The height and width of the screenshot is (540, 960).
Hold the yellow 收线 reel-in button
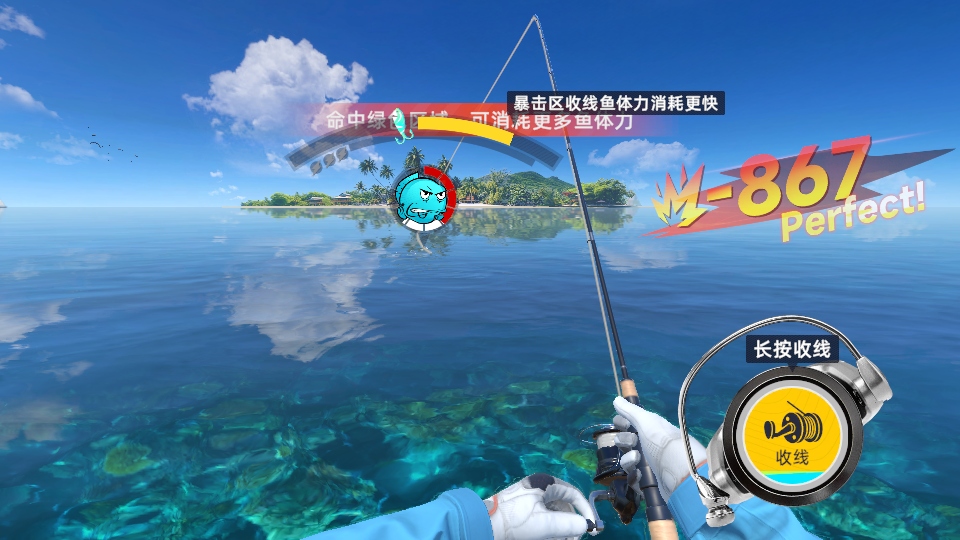pos(791,432)
